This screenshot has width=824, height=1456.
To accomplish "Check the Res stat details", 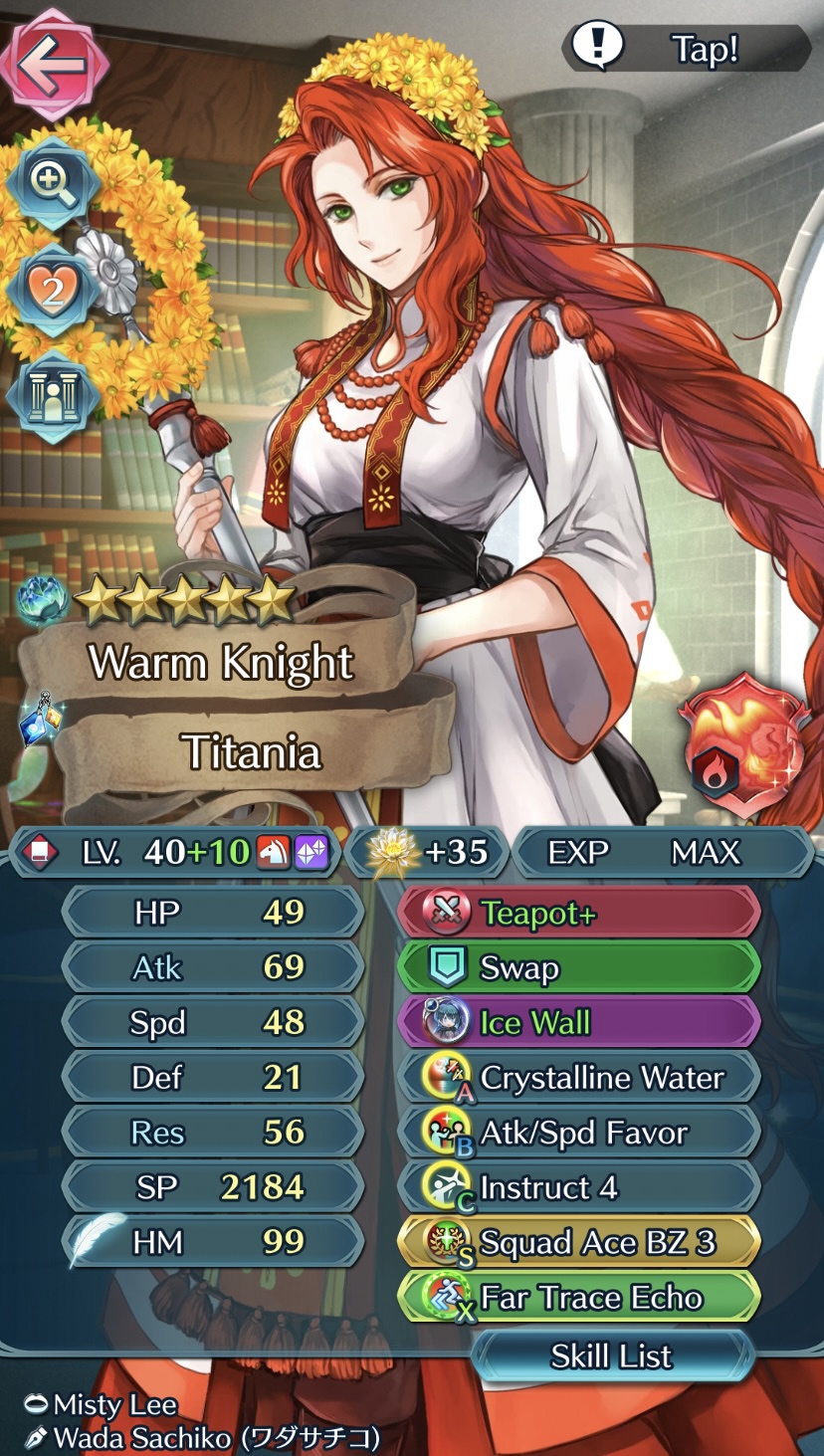I will click(212, 1132).
